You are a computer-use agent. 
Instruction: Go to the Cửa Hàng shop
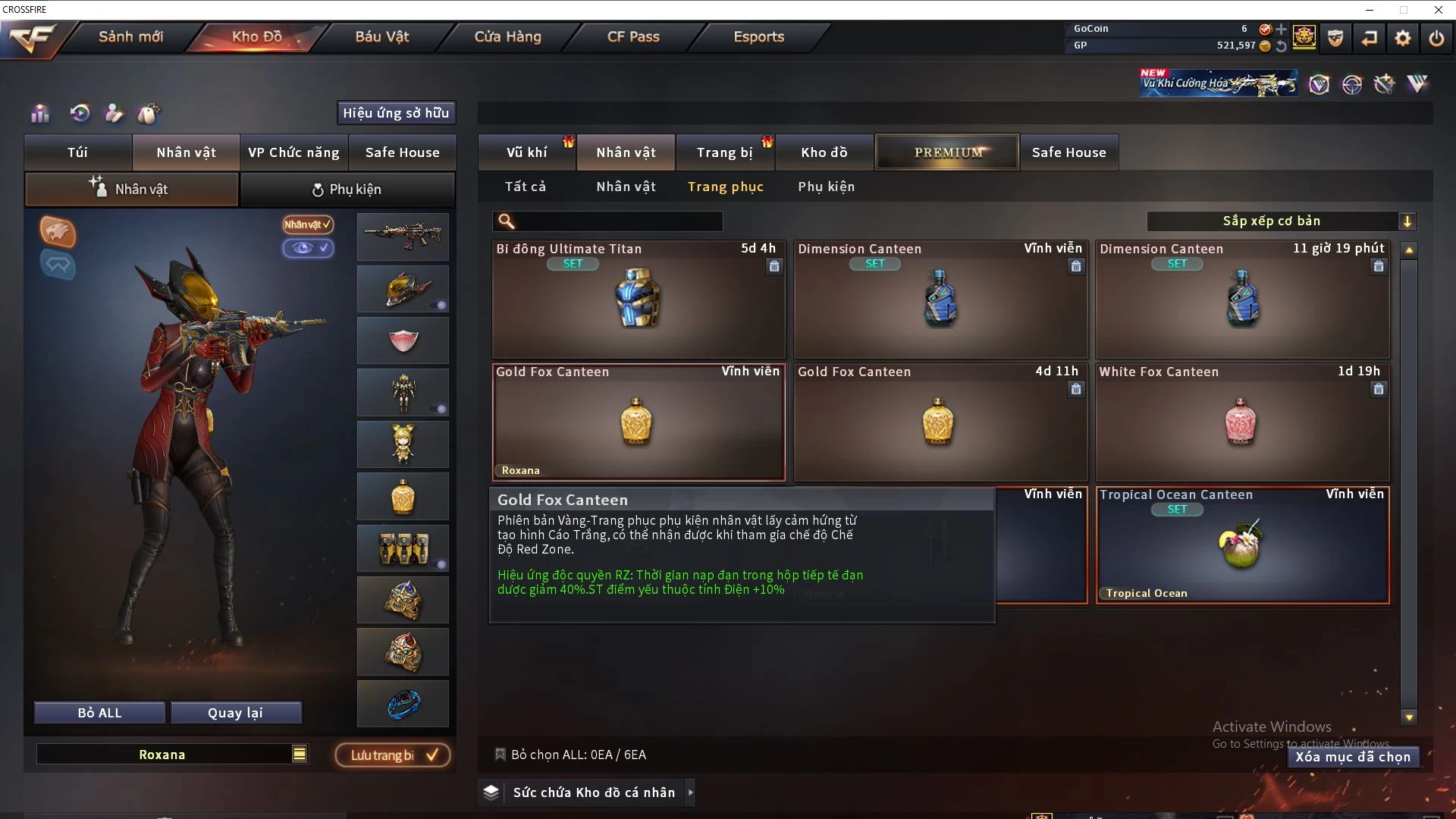(507, 36)
